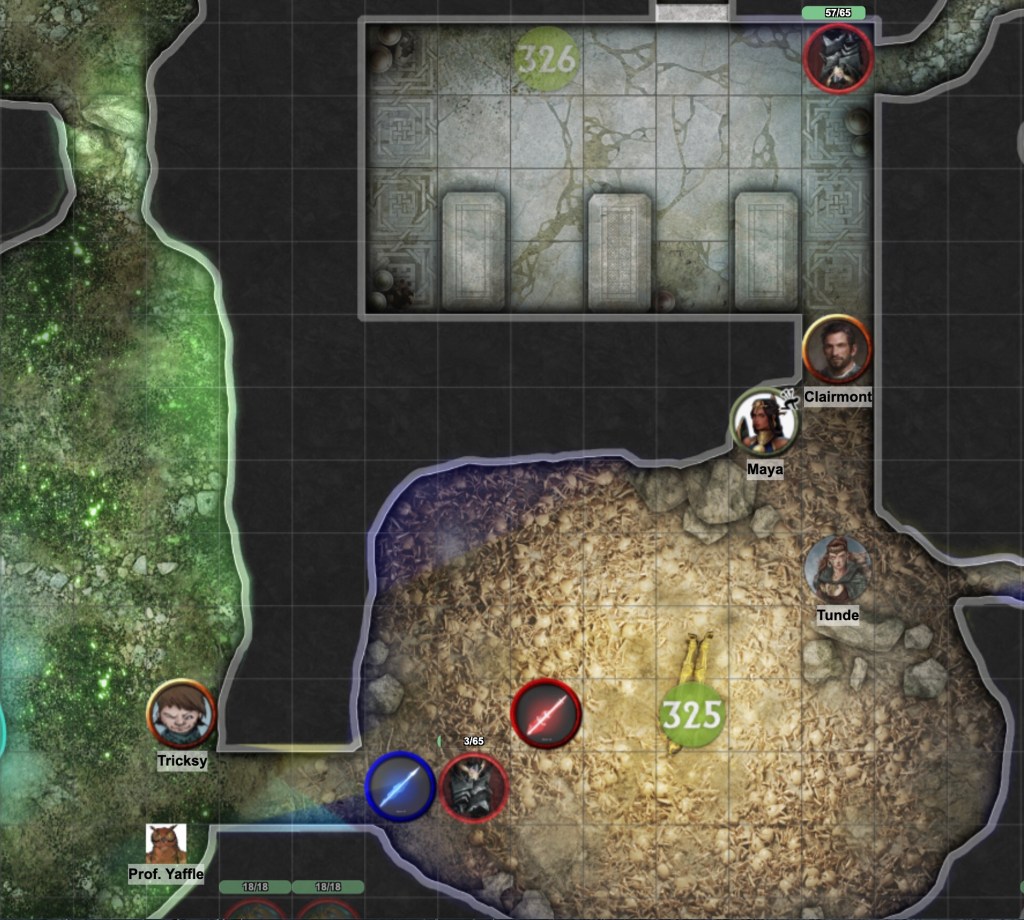Image resolution: width=1024 pixels, height=920 pixels.
Task: Select the red glowing sword token
Action: click(546, 714)
